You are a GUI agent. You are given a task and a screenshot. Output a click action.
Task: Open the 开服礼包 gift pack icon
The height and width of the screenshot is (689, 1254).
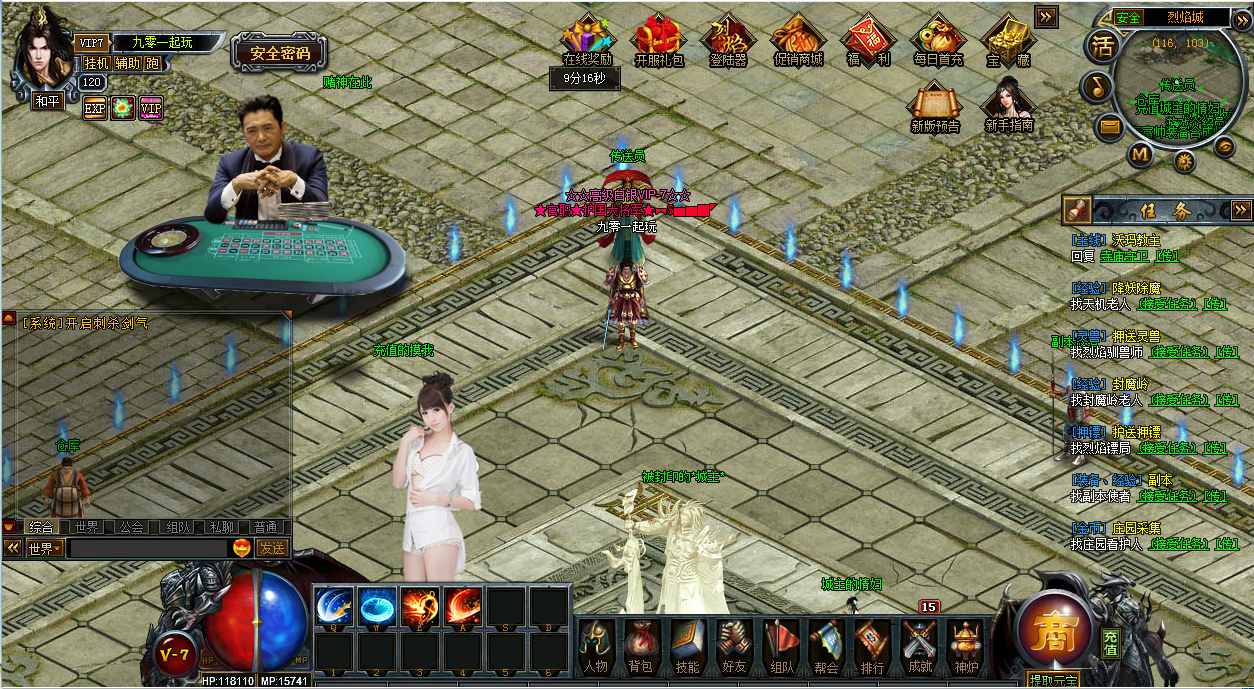tap(659, 41)
